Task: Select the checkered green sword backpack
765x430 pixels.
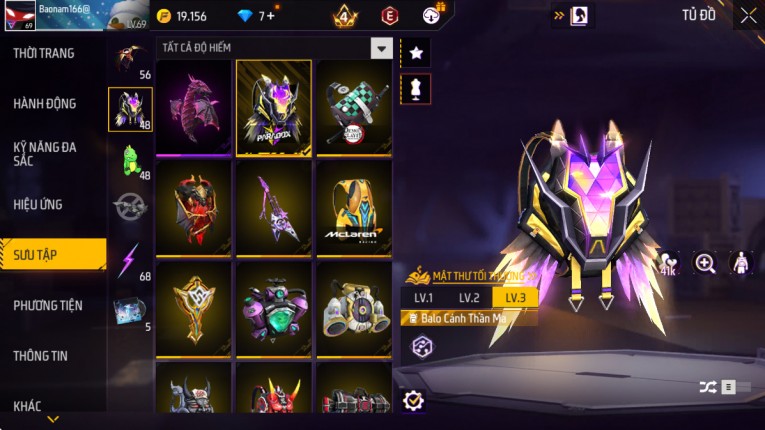Action: click(x=354, y=107)
